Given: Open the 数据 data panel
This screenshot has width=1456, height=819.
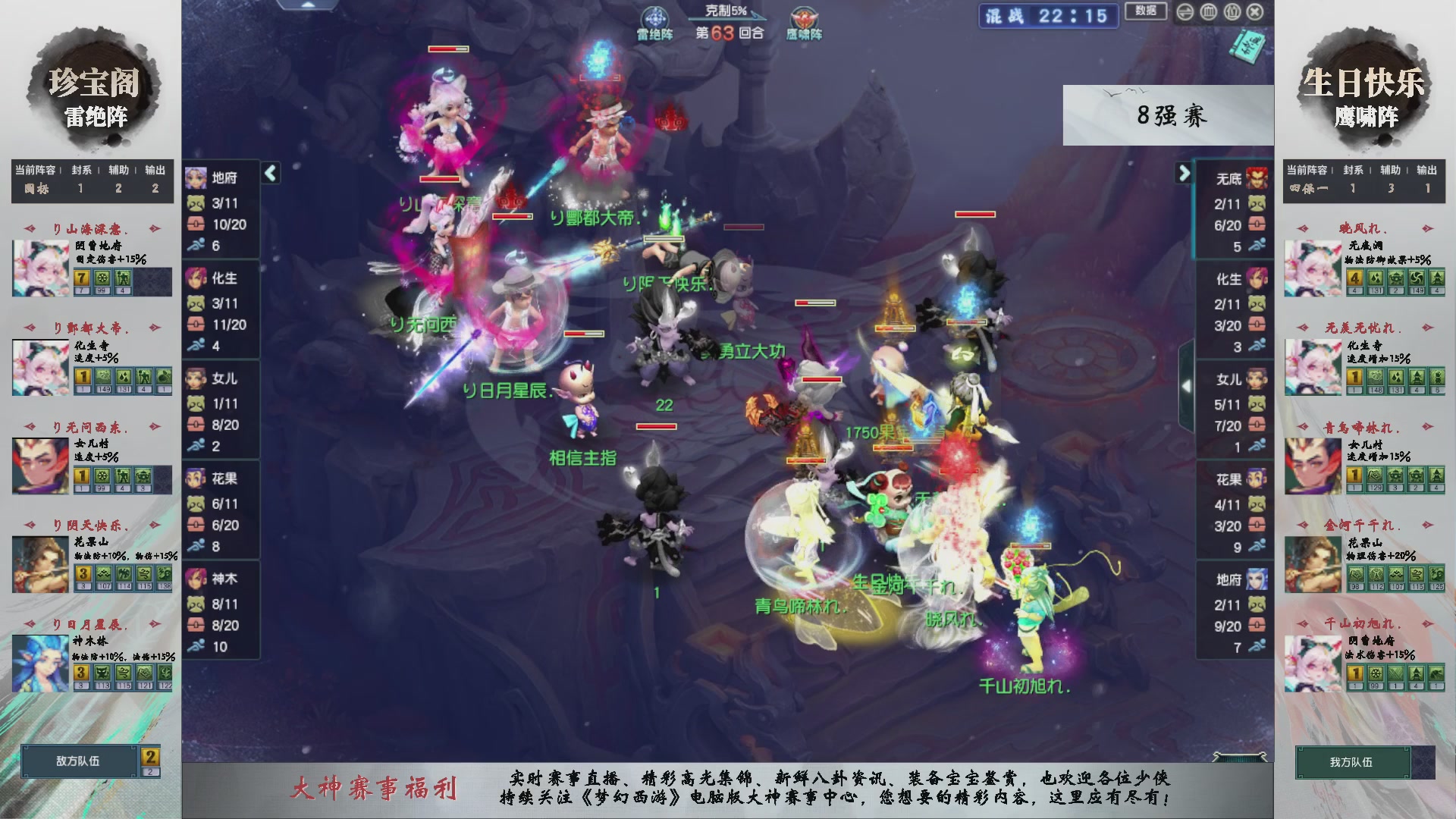Looking at the screenshot, I should coord(1145,12).
